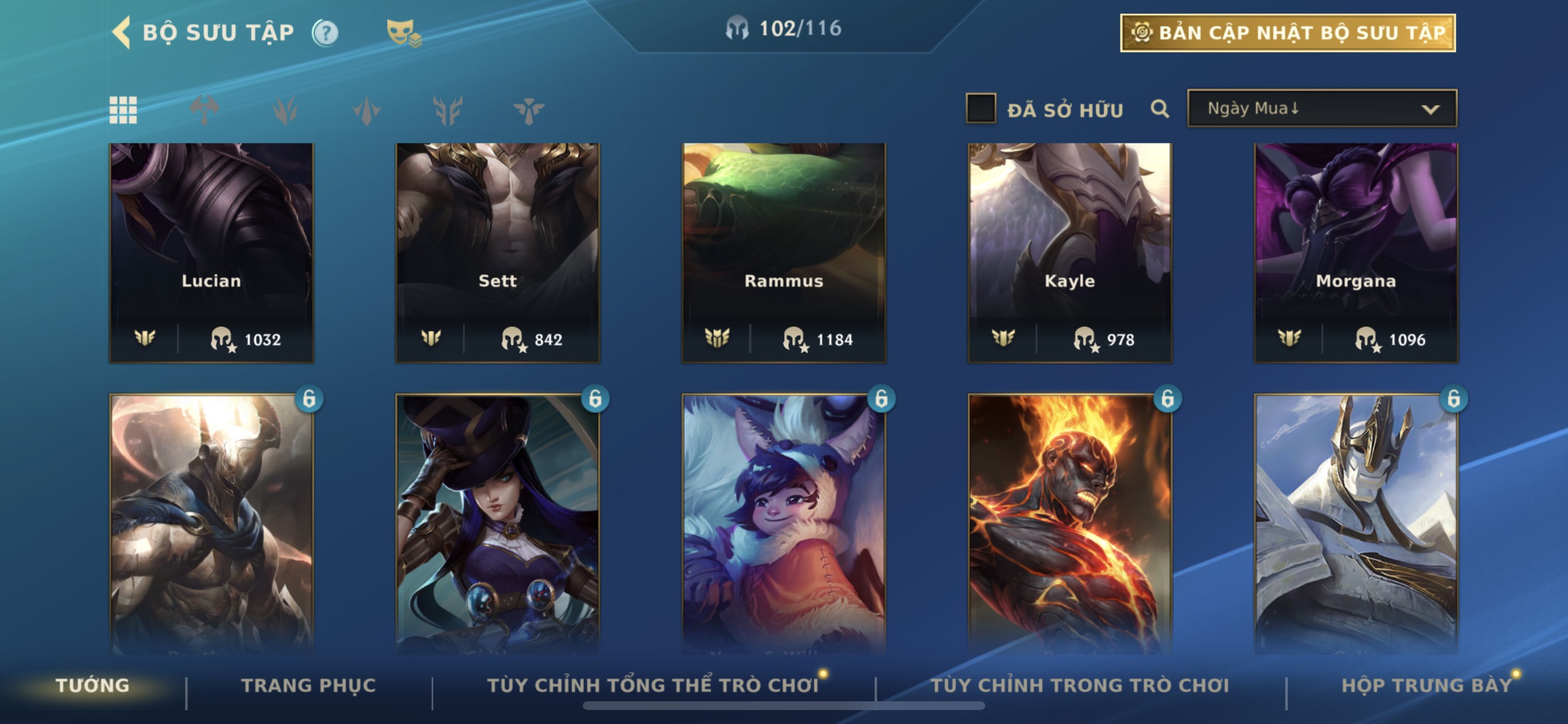
Task: Expand the Ngày Mua sort dropdown
Action: 1322,109
